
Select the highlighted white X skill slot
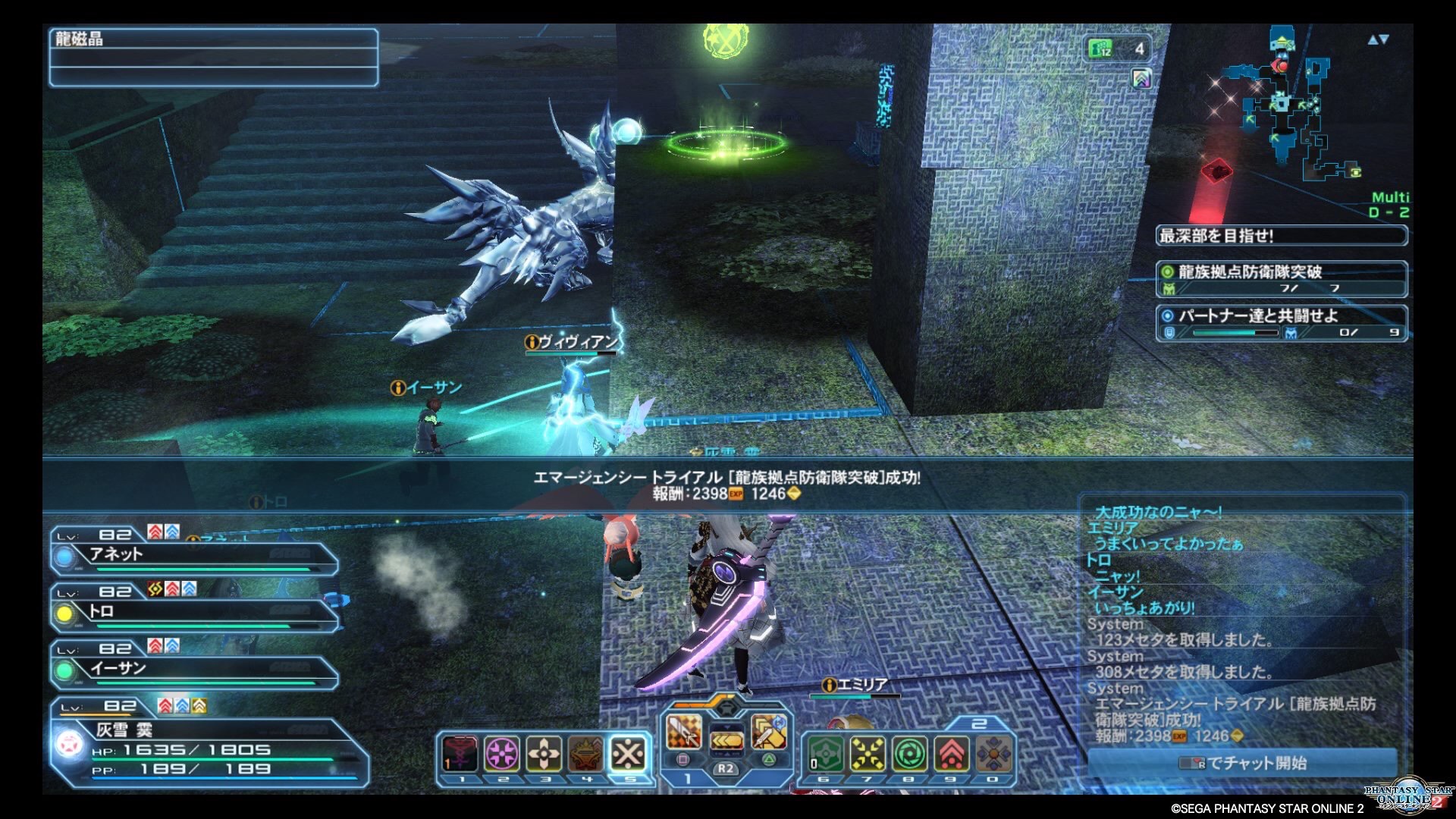629,753
